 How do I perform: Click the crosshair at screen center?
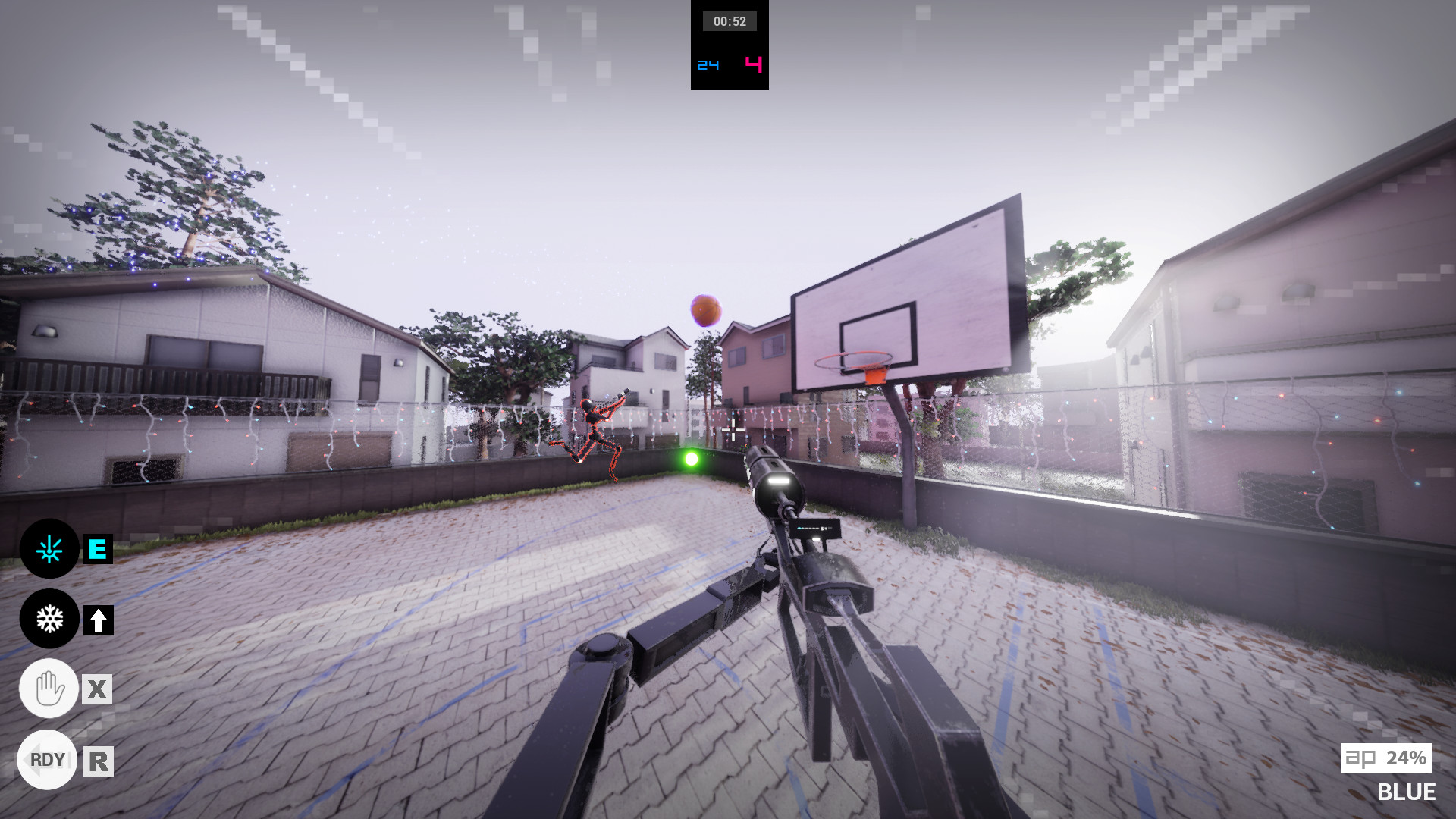point(733,431)
